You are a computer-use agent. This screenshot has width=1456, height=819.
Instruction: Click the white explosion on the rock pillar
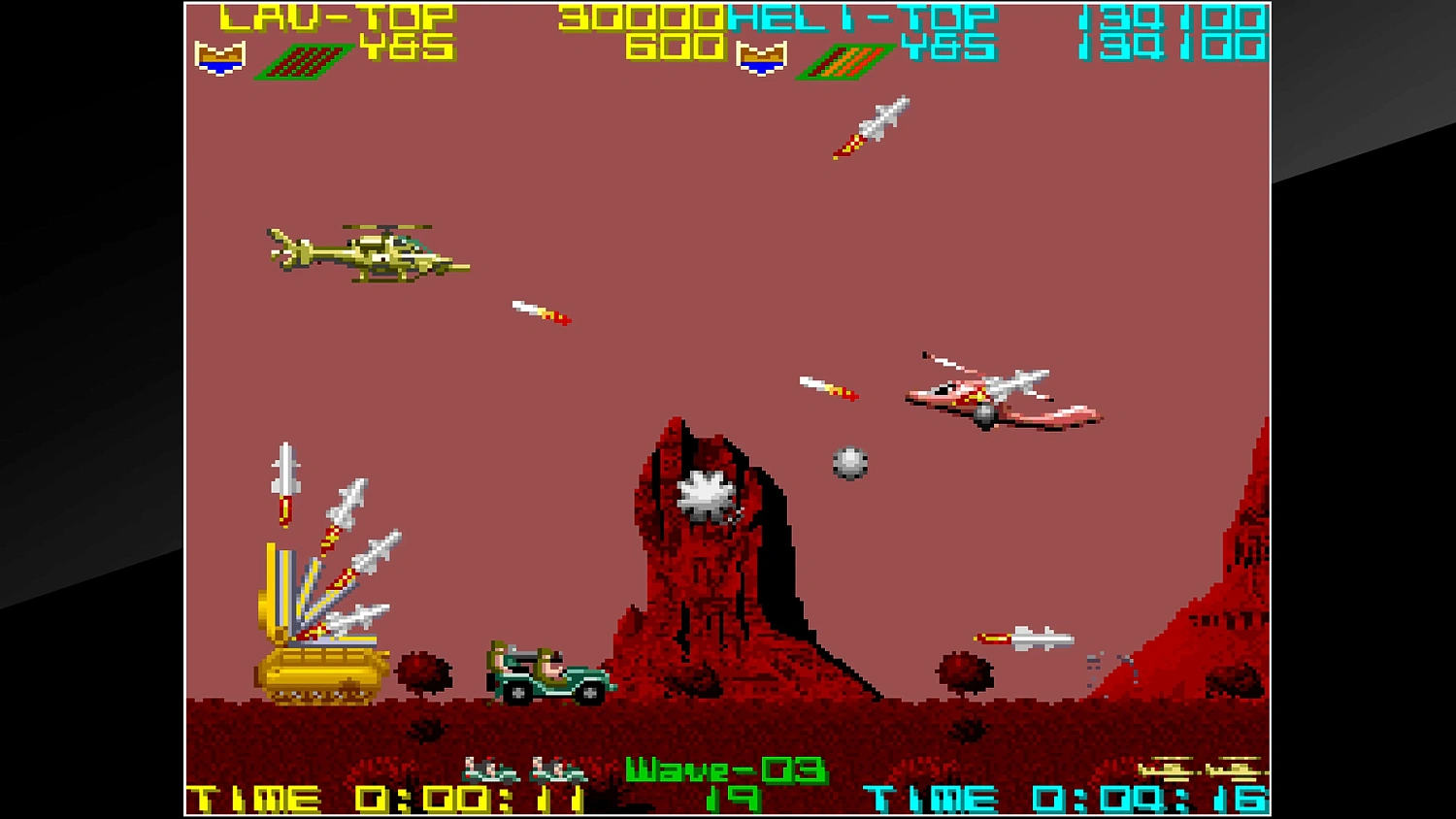coord(703,492)
